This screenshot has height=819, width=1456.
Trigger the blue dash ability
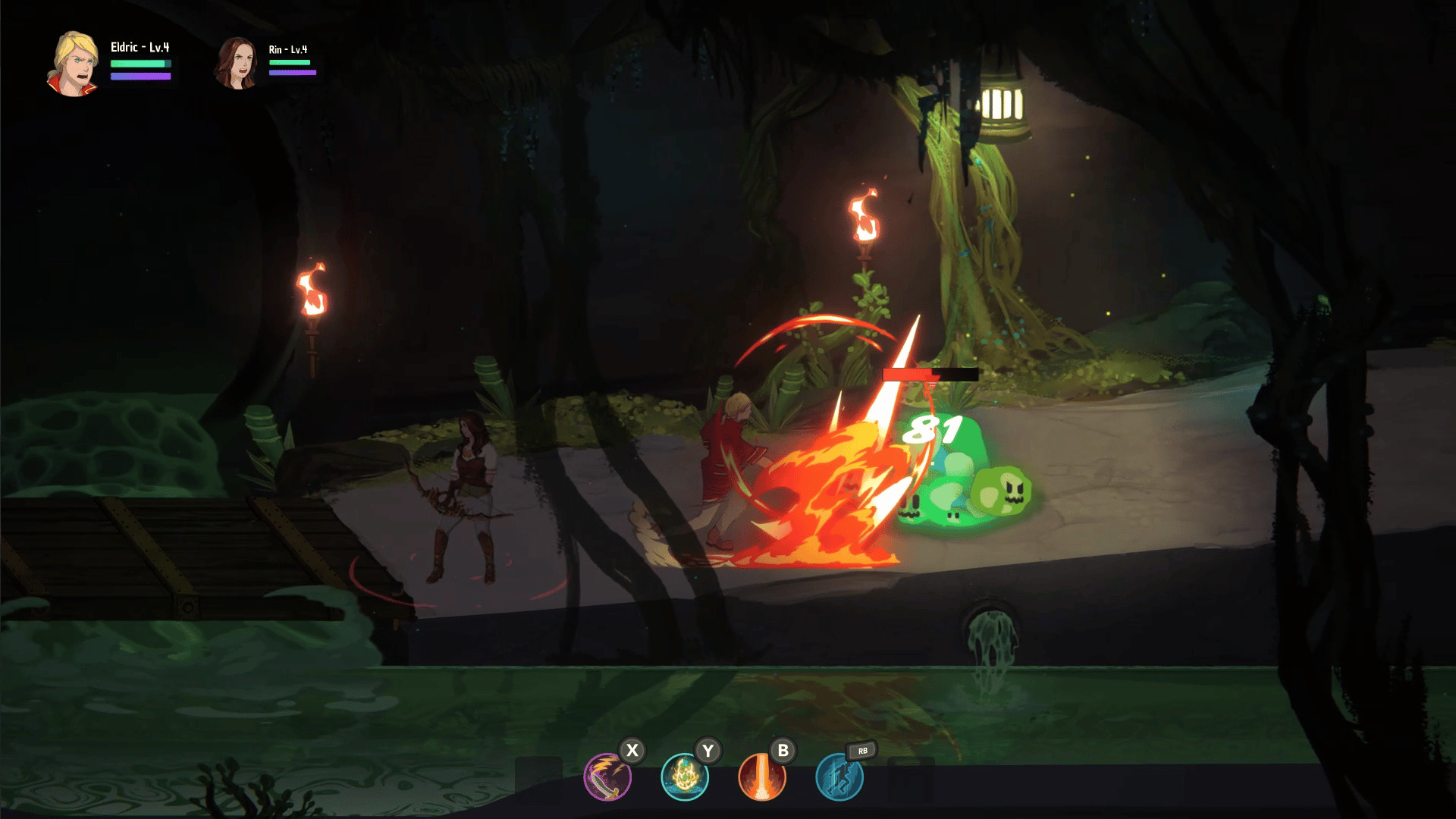click(x=839, y=777)
